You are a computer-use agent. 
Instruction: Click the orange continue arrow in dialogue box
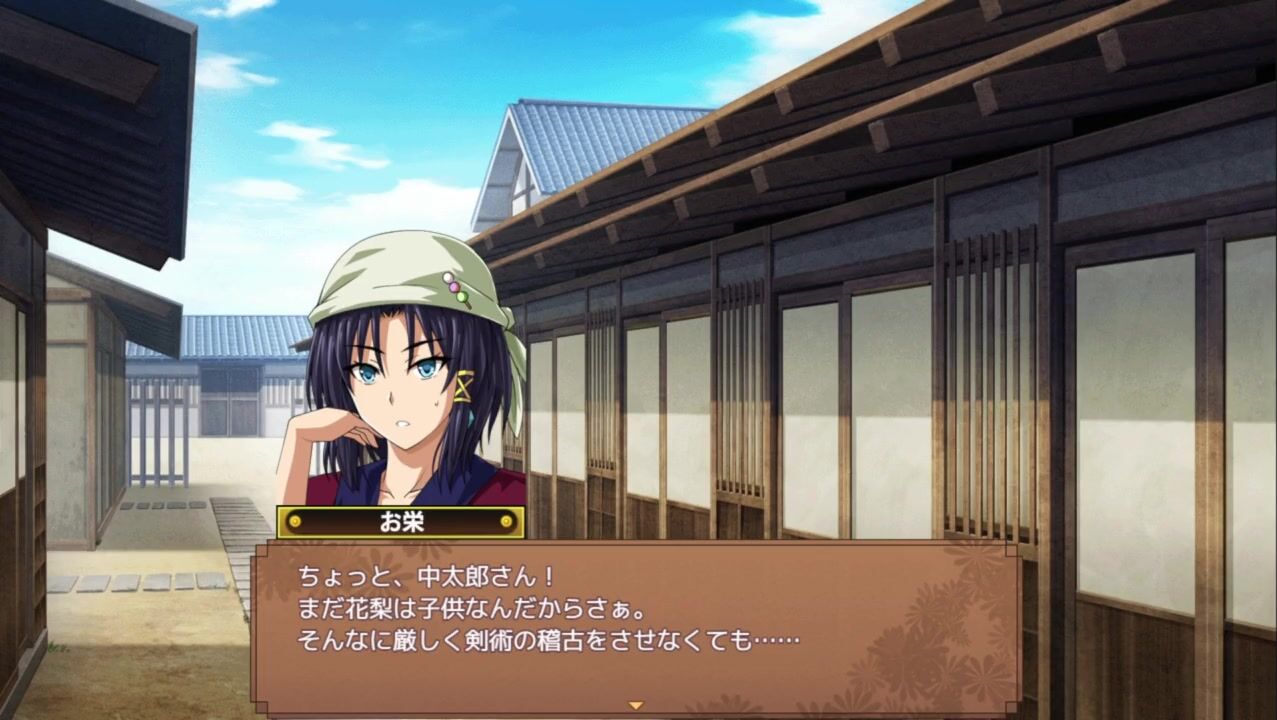pyautogui.click(x=635, y=705)
